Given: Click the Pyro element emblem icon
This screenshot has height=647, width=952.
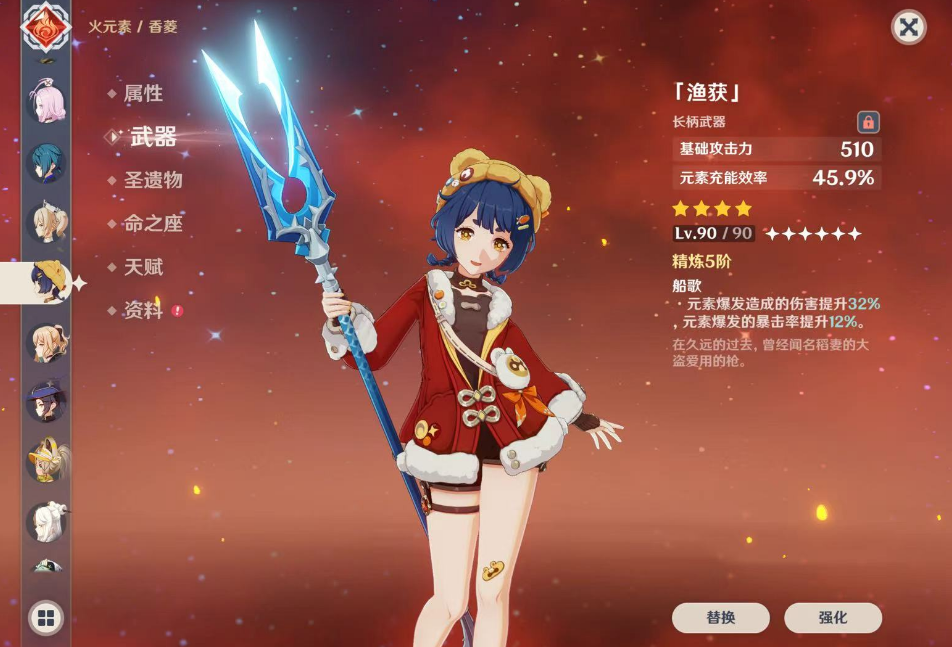Looking at the screenshot, I should [46, 27].
